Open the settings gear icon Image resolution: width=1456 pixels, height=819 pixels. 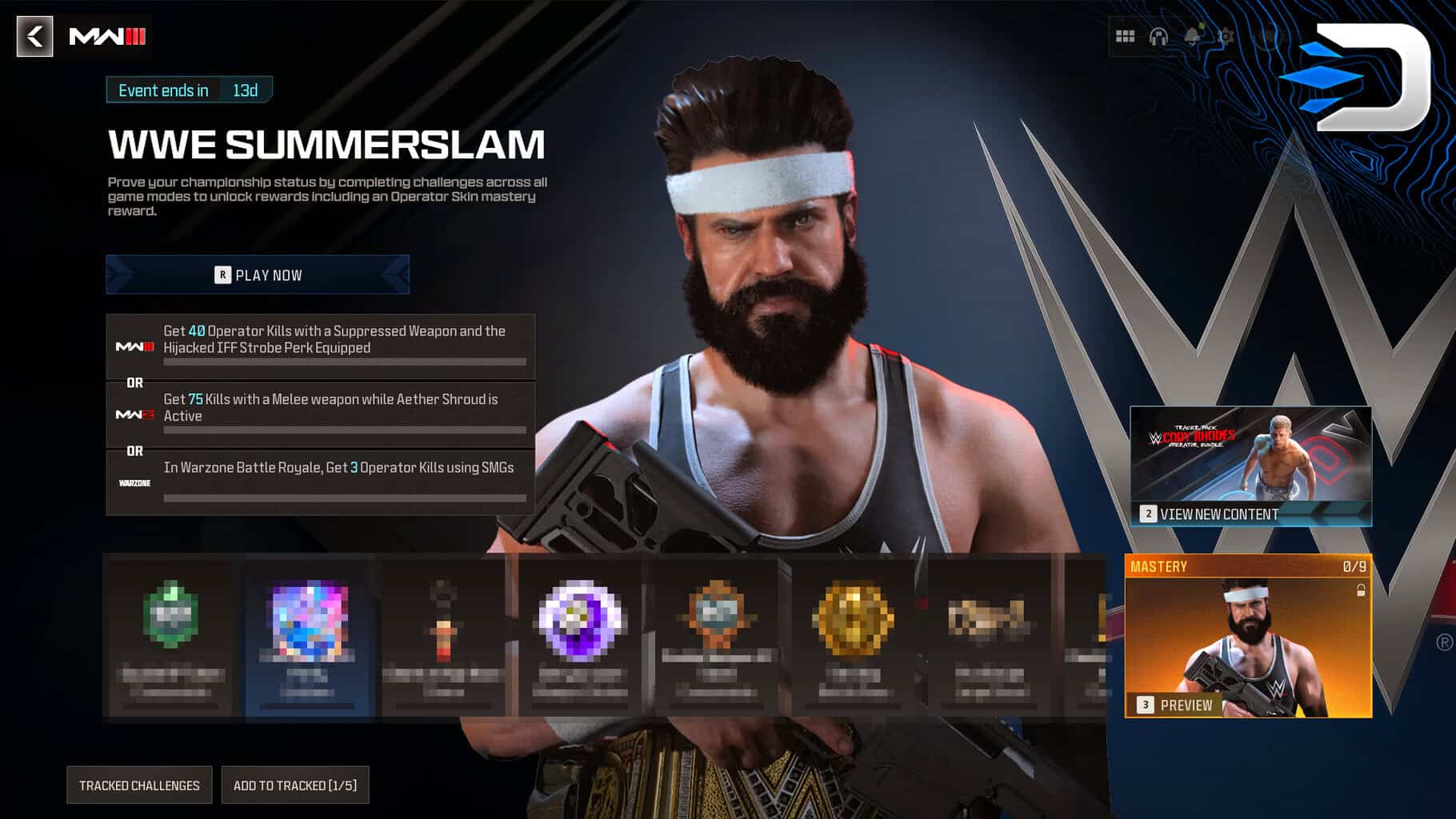(1226, 35)
